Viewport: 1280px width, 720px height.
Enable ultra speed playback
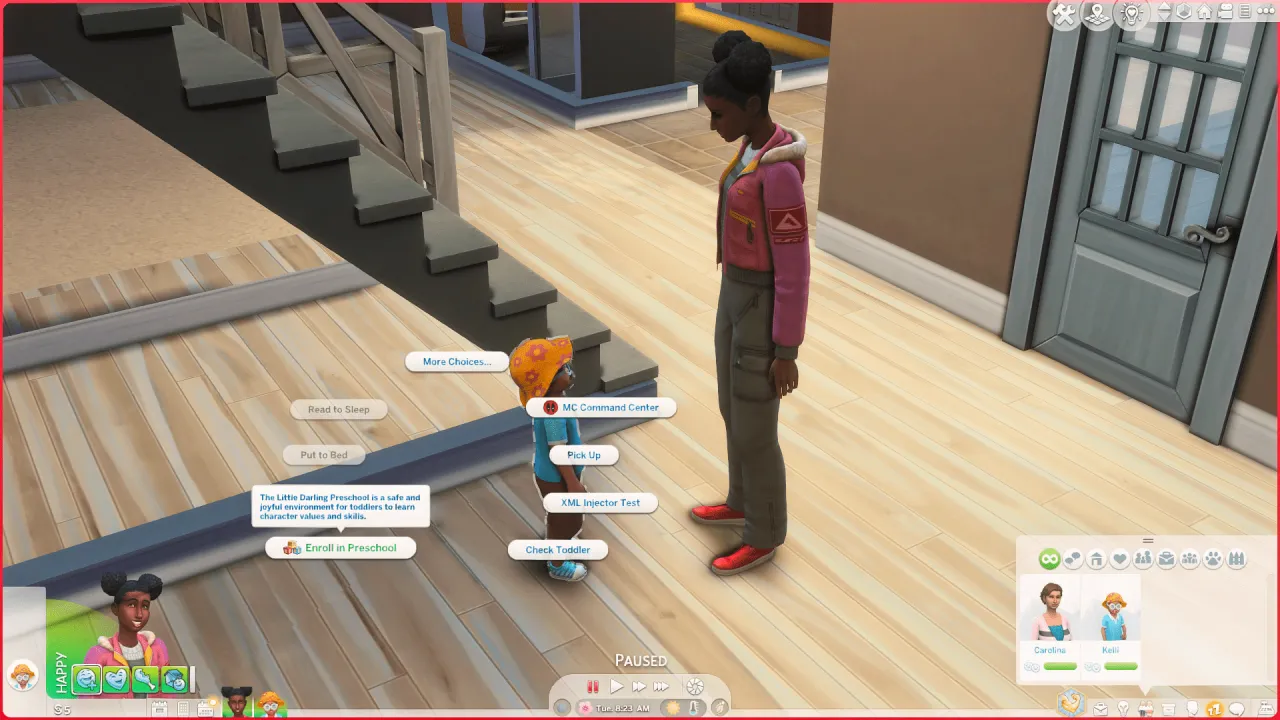coord(661,687)
